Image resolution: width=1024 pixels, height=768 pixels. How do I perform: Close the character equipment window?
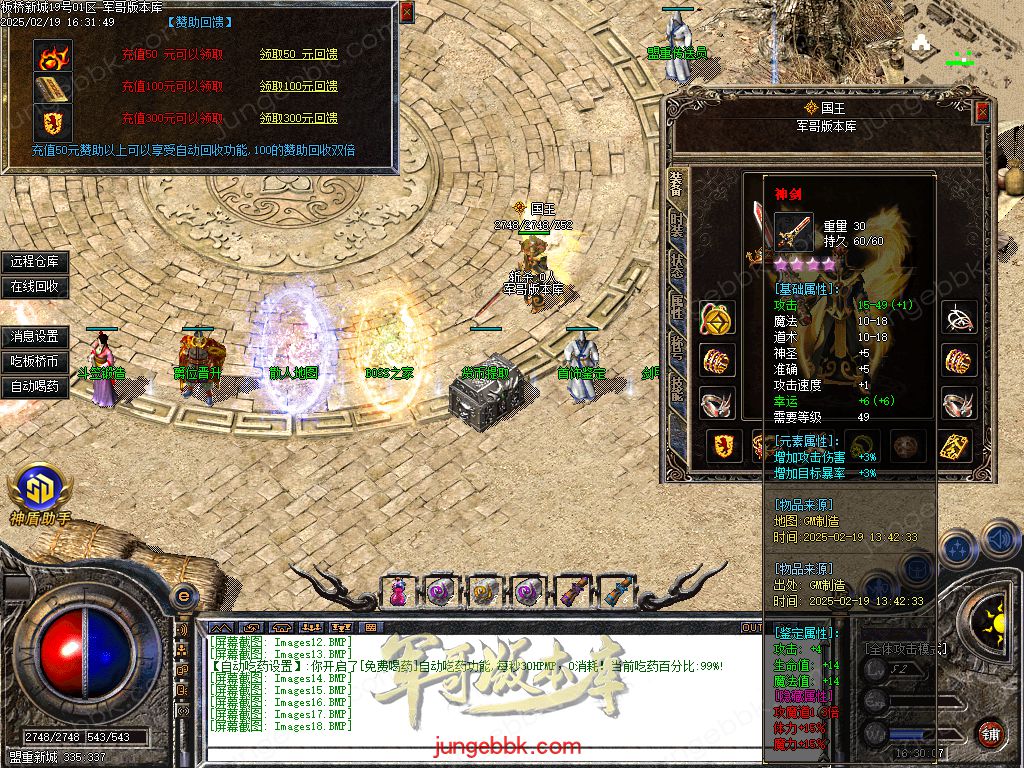pyautogui.click(x=982, y=112)
